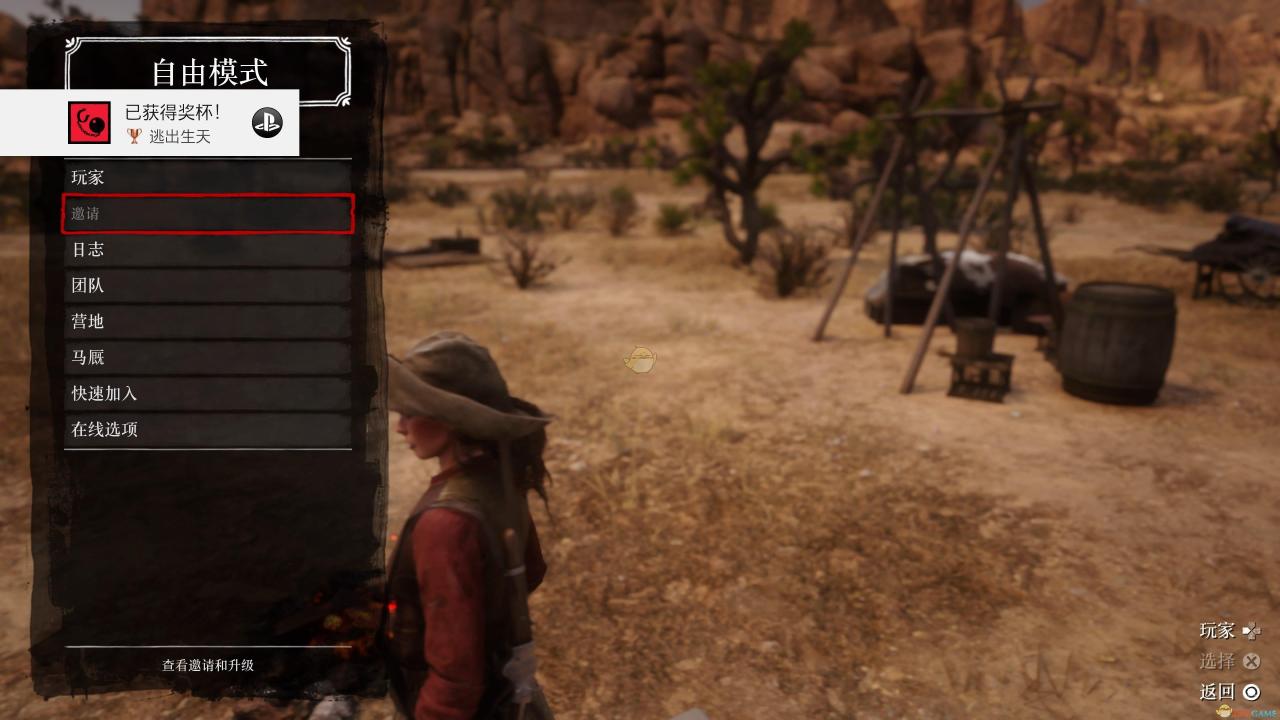
Task: Open the 营地 (Camp) menu entry
Action: pyautogui.click(x=208, y=322)
